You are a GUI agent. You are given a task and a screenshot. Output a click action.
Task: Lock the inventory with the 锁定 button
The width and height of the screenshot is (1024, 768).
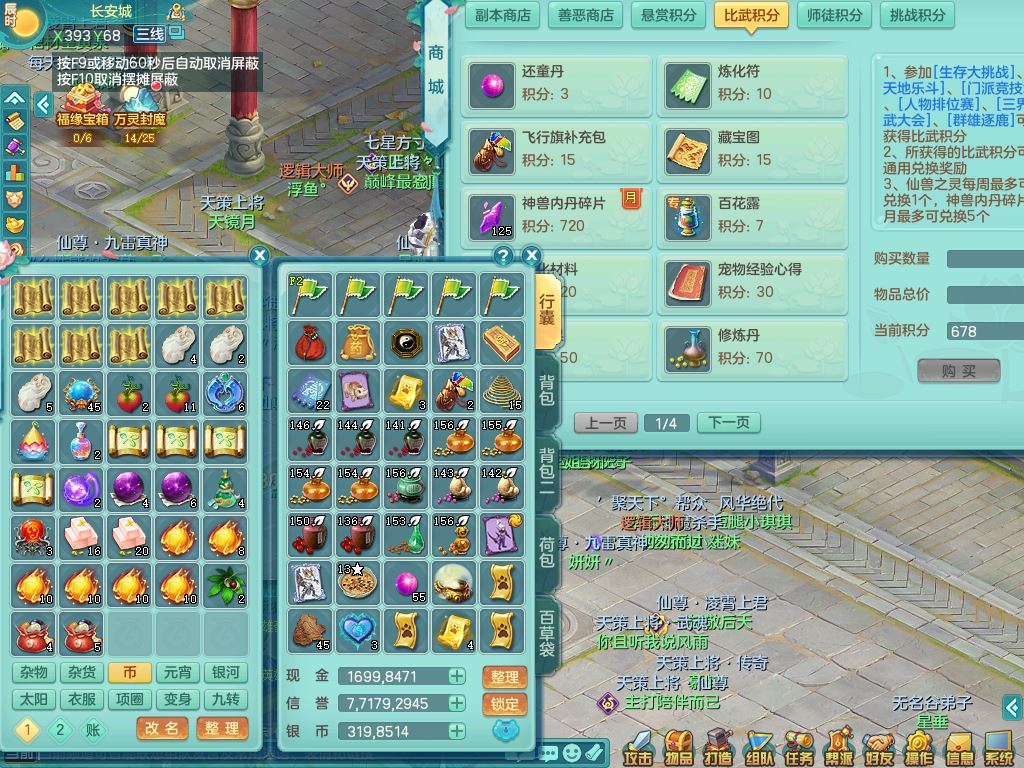click(x=504, y=704)
